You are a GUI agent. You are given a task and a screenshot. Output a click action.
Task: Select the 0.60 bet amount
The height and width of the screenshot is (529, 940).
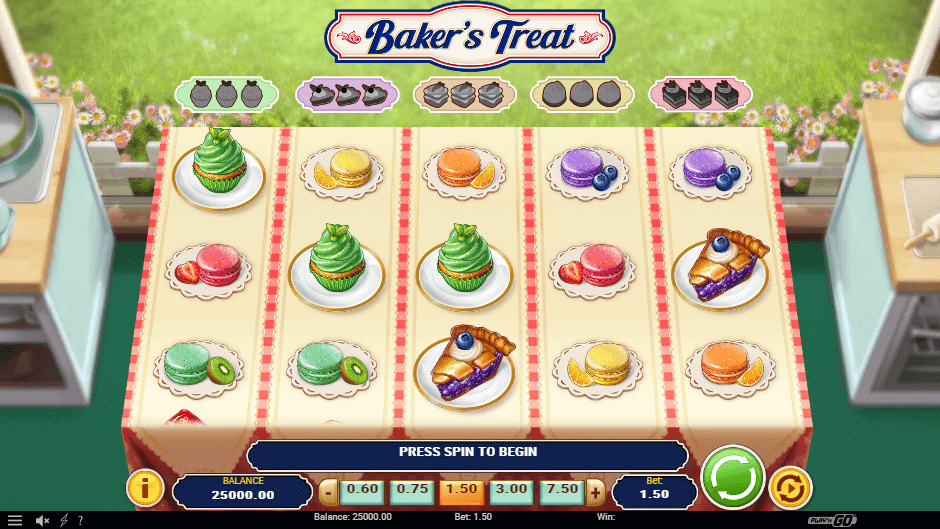(x=362, y=491)
